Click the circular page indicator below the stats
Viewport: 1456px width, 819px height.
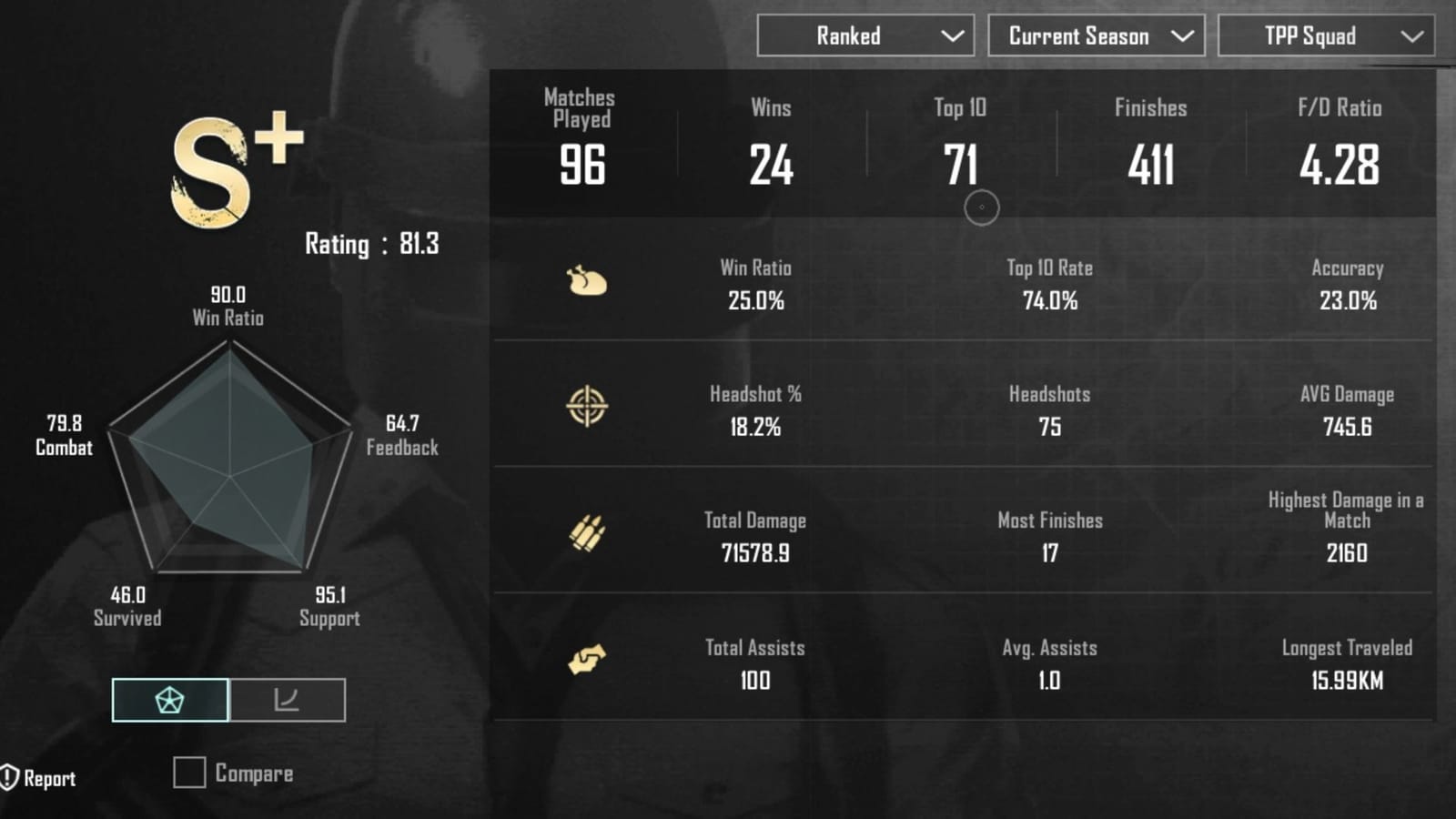click(983, 208)
